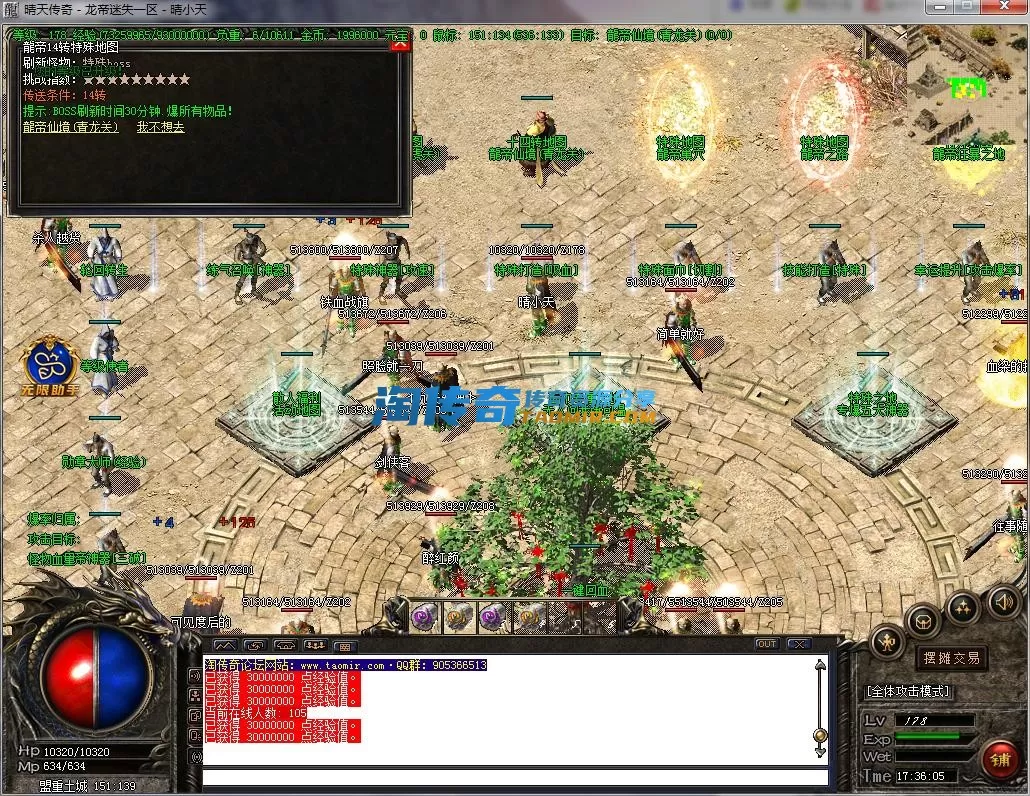Choose the 龍帝仙境(青龙关) teleport option
The width and height of the screenshot is (1030, 796).
click(x=71, y=127)
